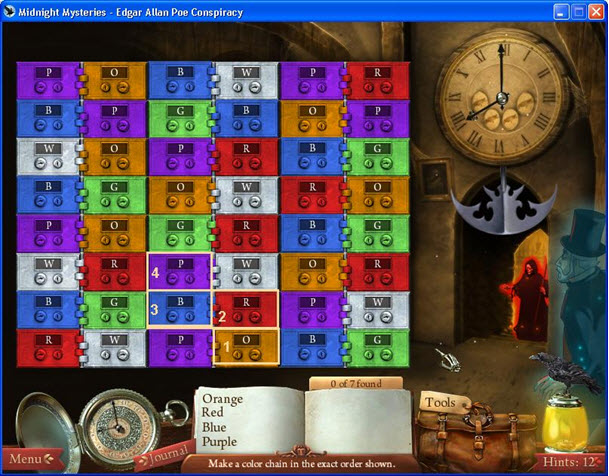Select the red tile numbered 2
The width and height of the screenshot is (609, 476).
(x=246, y=309)
